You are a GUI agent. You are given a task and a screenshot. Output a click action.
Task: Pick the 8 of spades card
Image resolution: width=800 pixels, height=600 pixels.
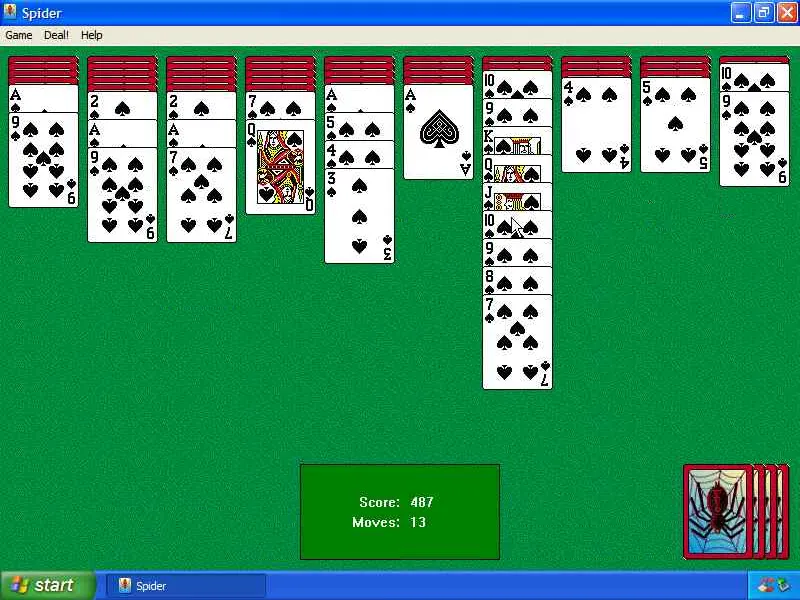click(x=517, y=281)
